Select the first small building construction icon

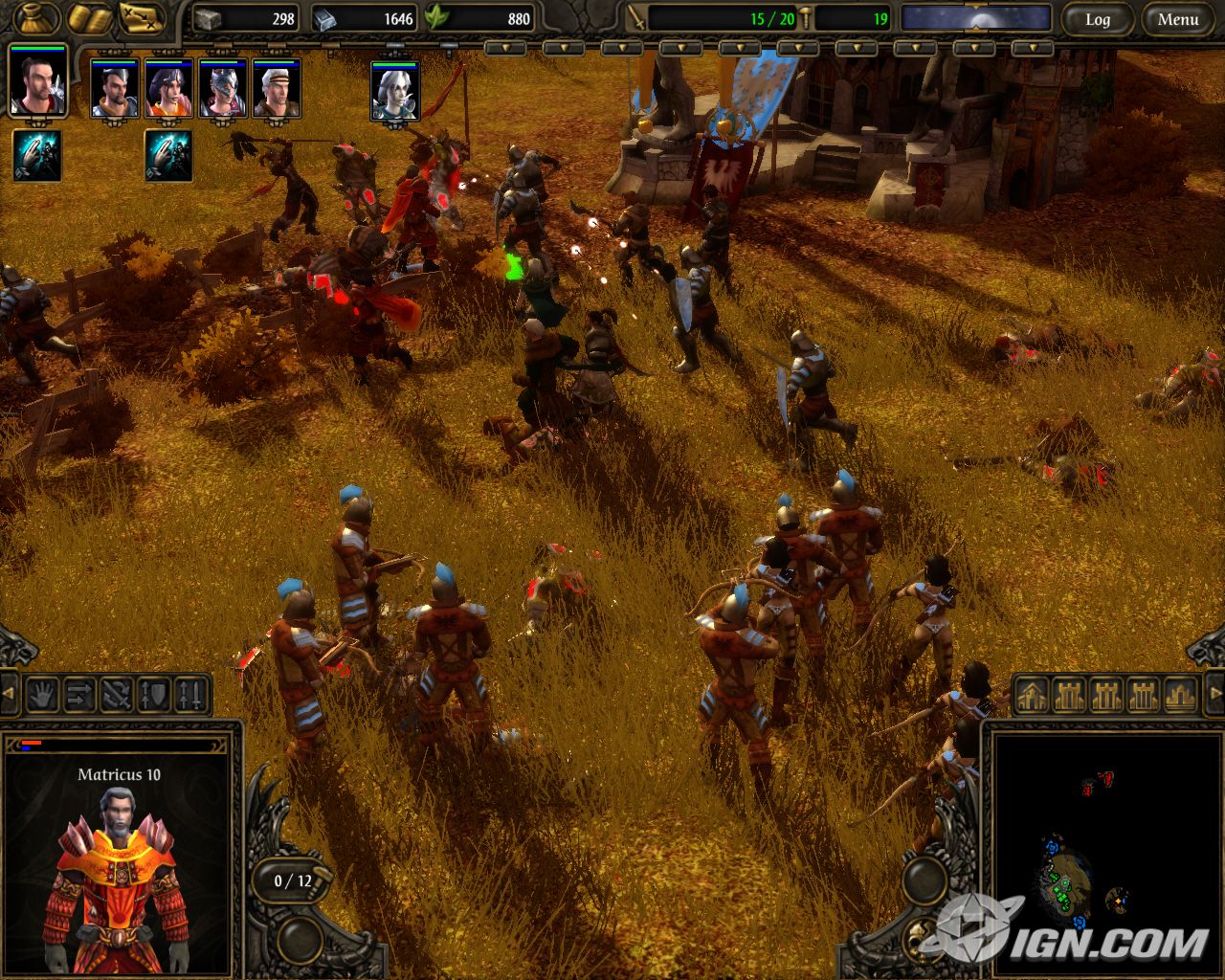(1032, 694)
